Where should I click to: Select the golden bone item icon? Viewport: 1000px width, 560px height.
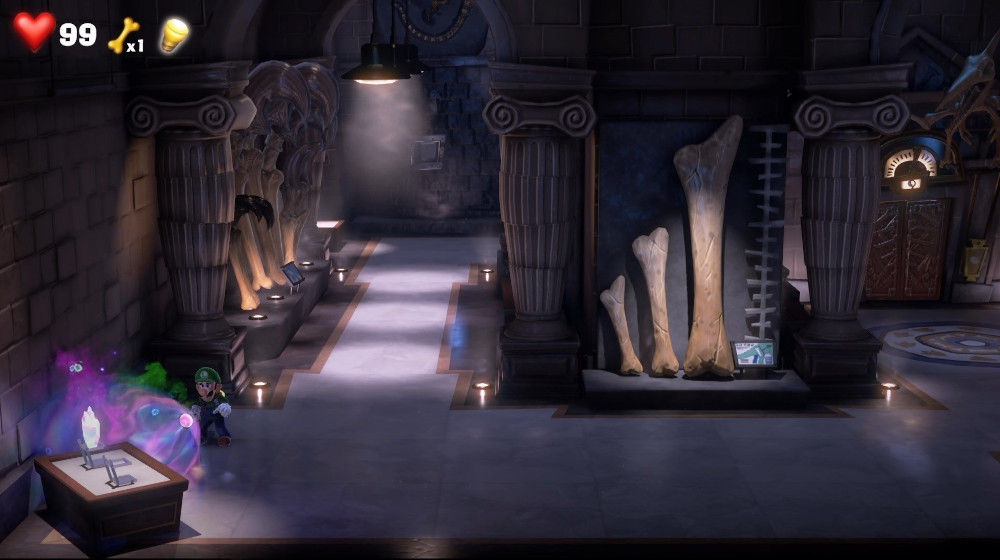coord(123,35)
